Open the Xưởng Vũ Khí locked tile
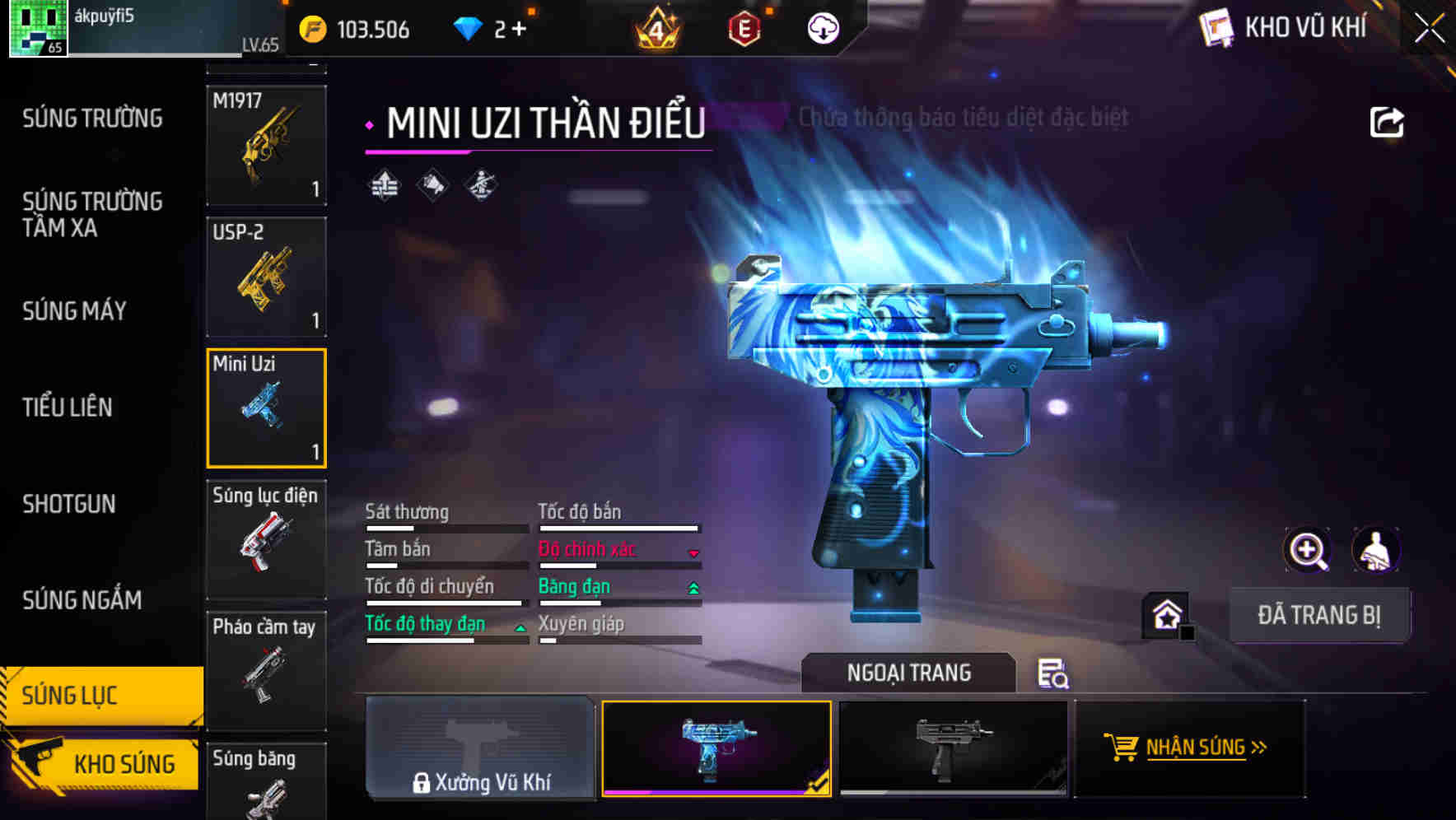This screenshot has height=820, width=1456. [480, 748]
